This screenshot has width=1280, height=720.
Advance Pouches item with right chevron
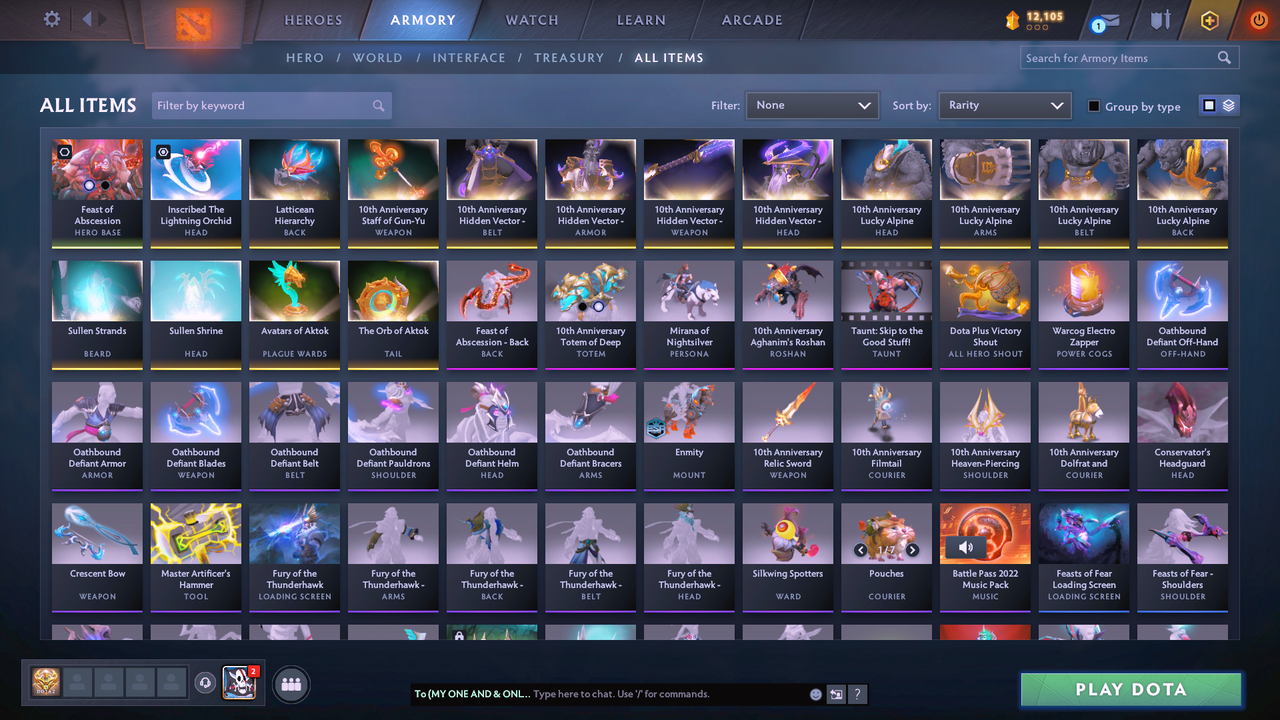pyautogui.click(x=912, y=549)
